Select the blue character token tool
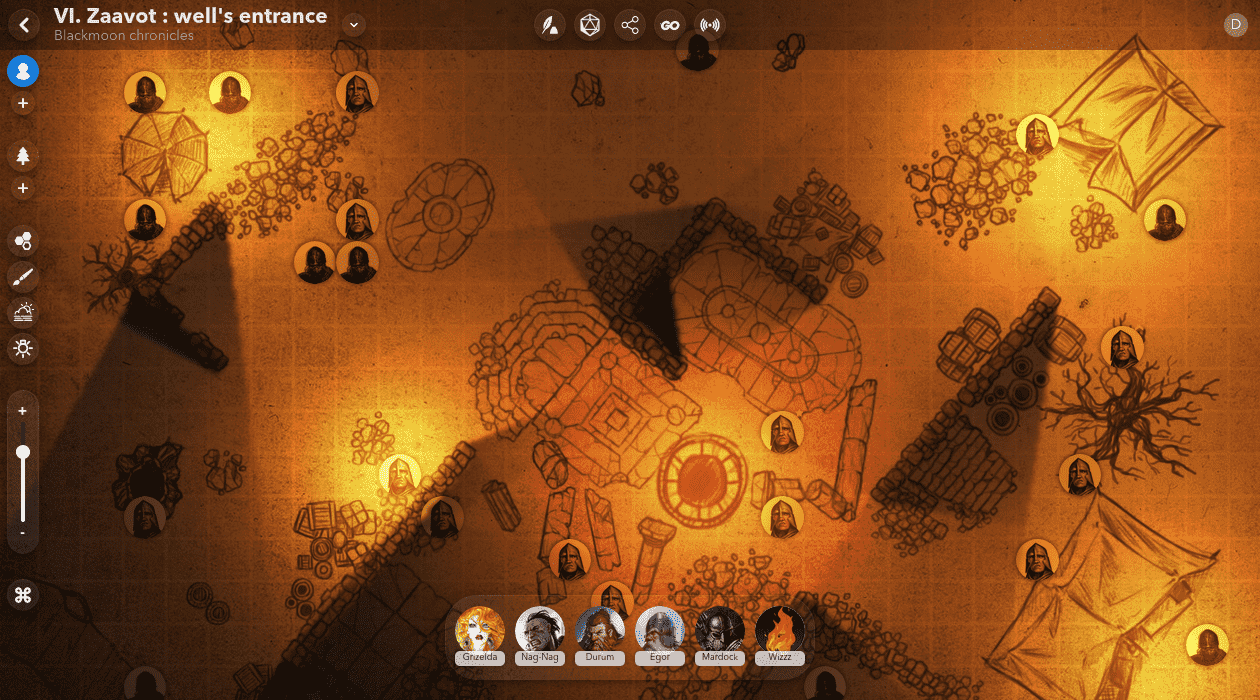1260x700 pixels. (23, 71)
